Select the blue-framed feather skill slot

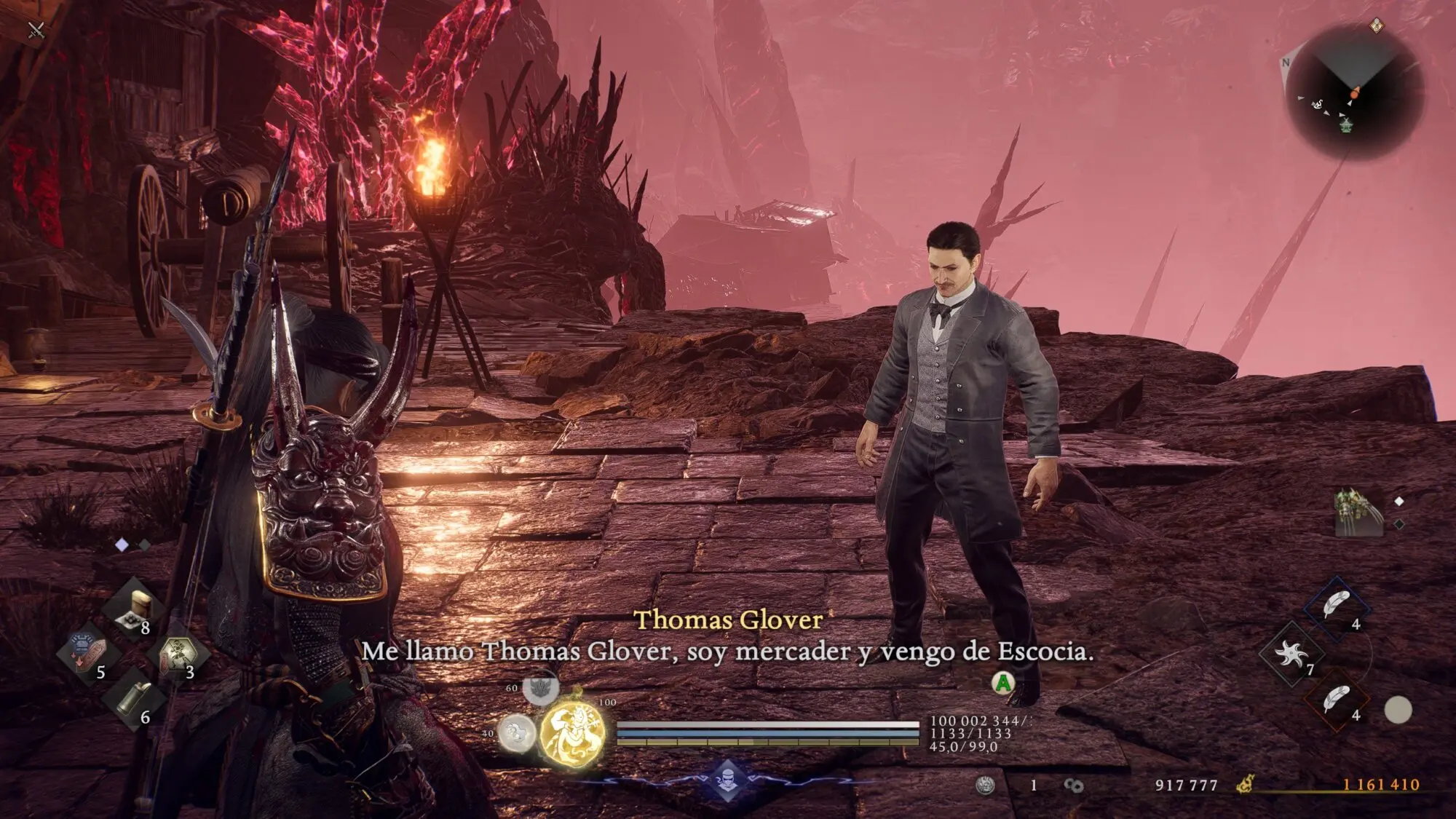point(1336,606)
